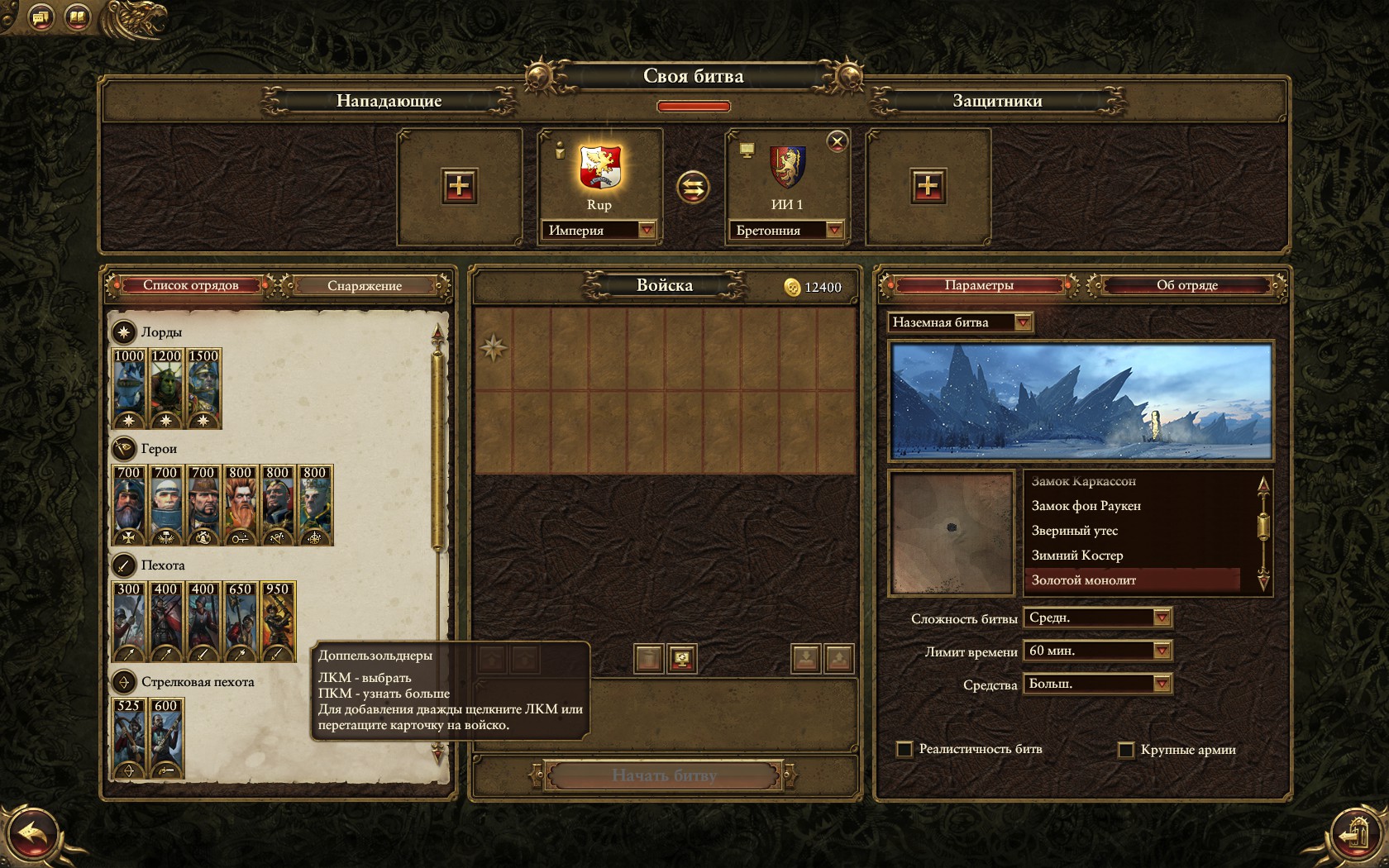Select the 1500-cost lord card
The image size is (1389, 868).
coord(203,388)
